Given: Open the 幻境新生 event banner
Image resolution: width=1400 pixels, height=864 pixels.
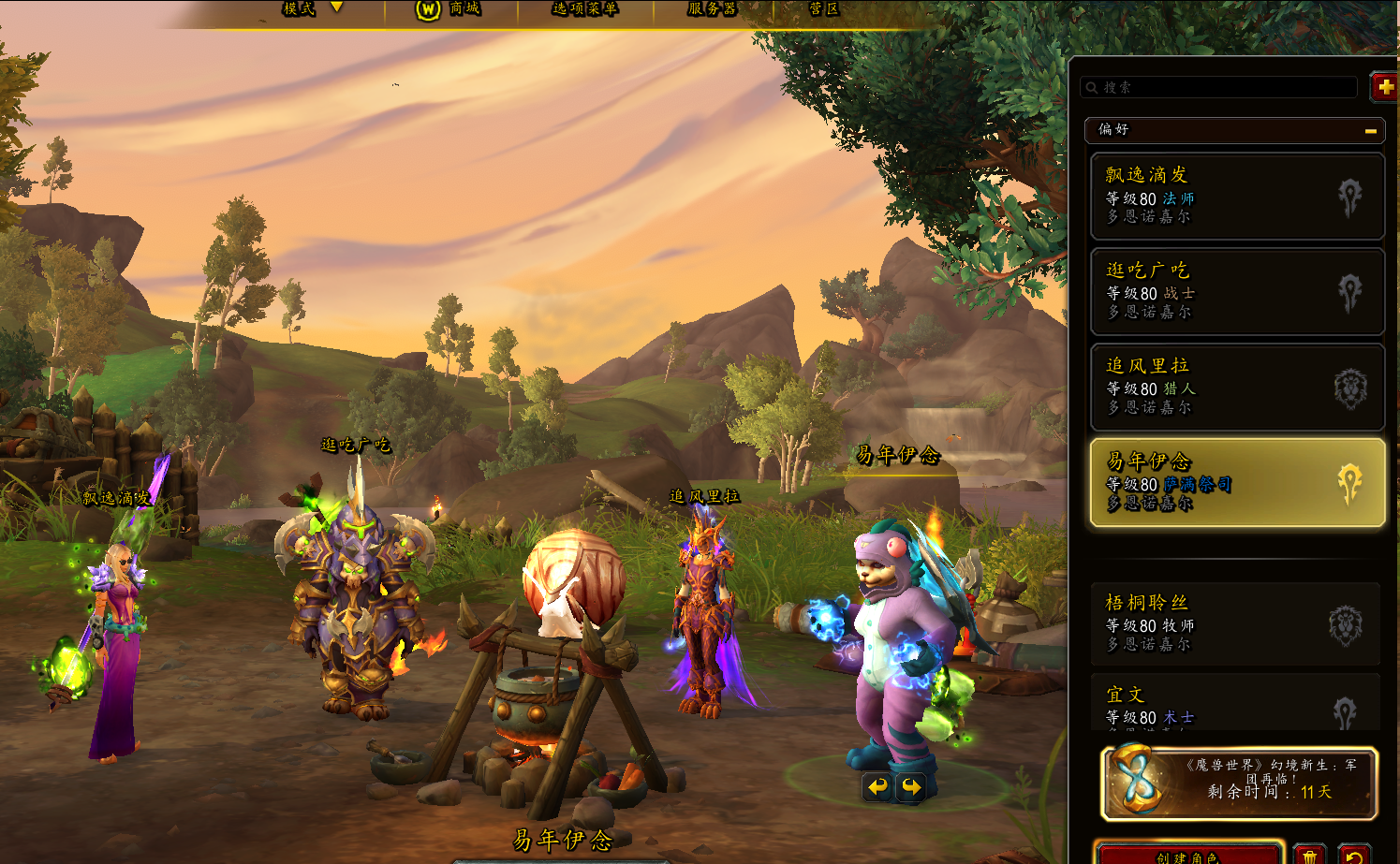Looking at the screenshot, I should [x=1238, y=783].
